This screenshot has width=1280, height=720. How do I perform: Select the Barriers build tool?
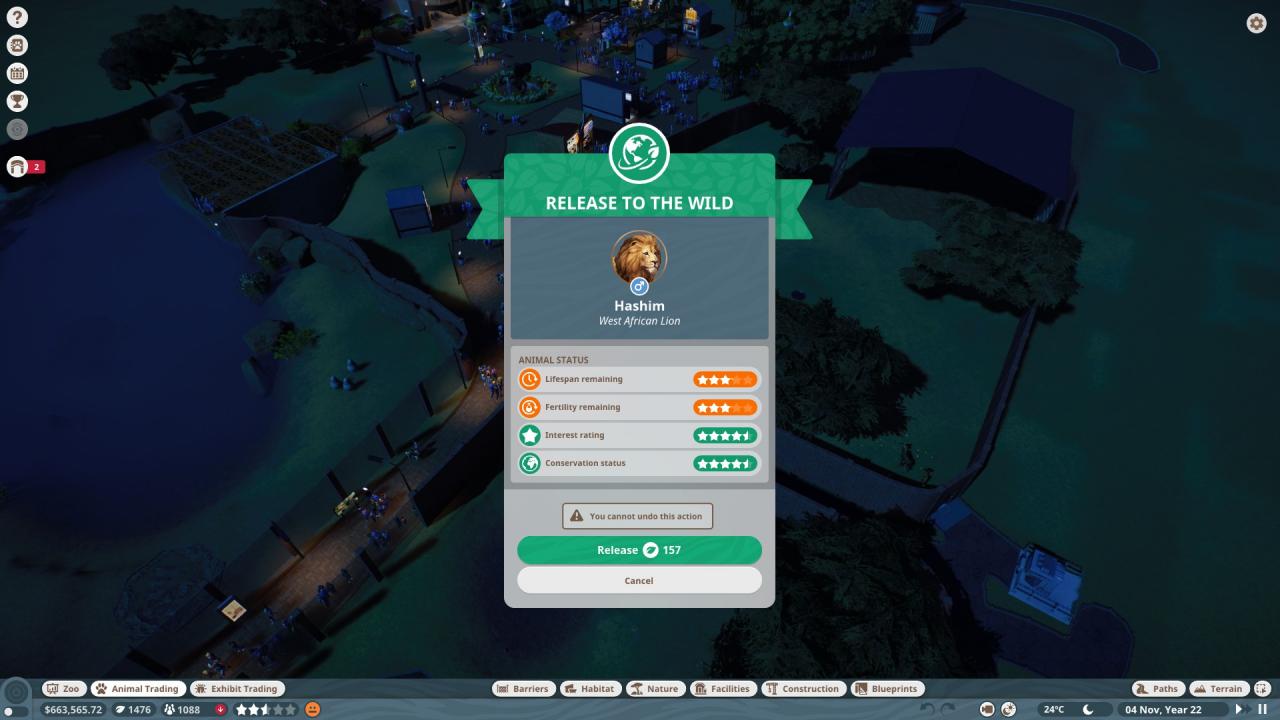523,689
